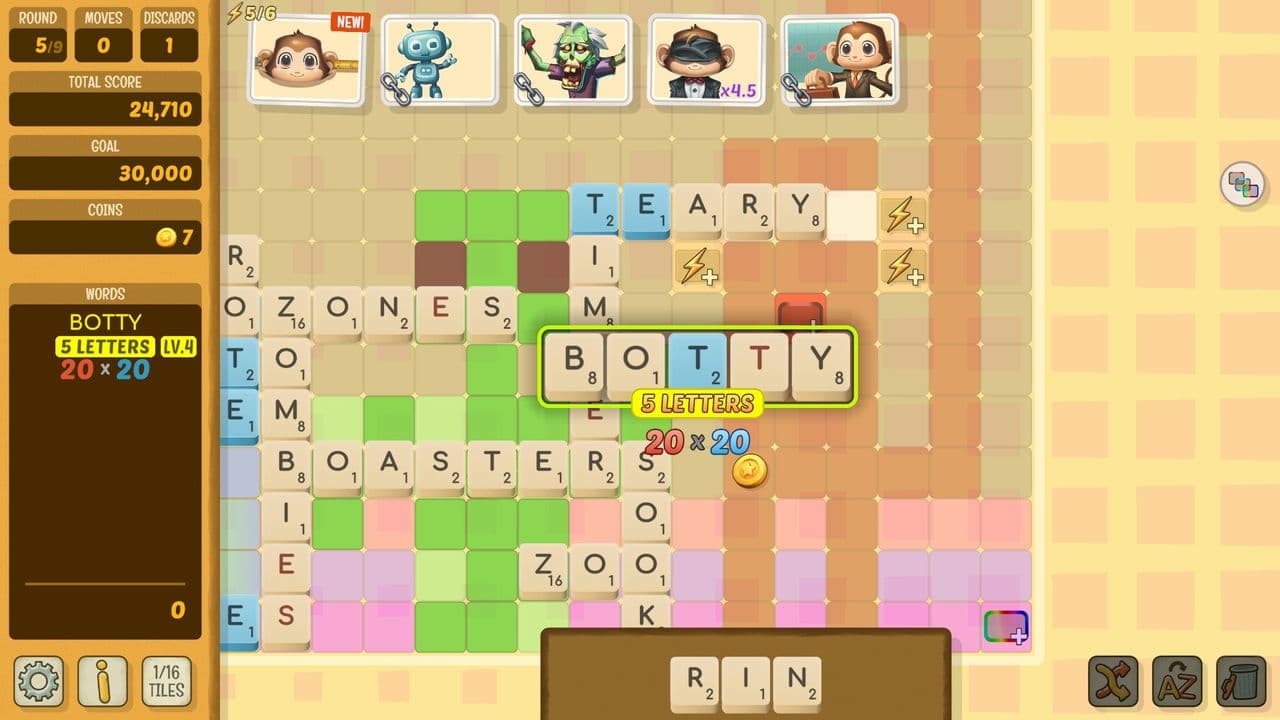Open the info panel
Screen dimensions: 1280x720
pos(103,679)
